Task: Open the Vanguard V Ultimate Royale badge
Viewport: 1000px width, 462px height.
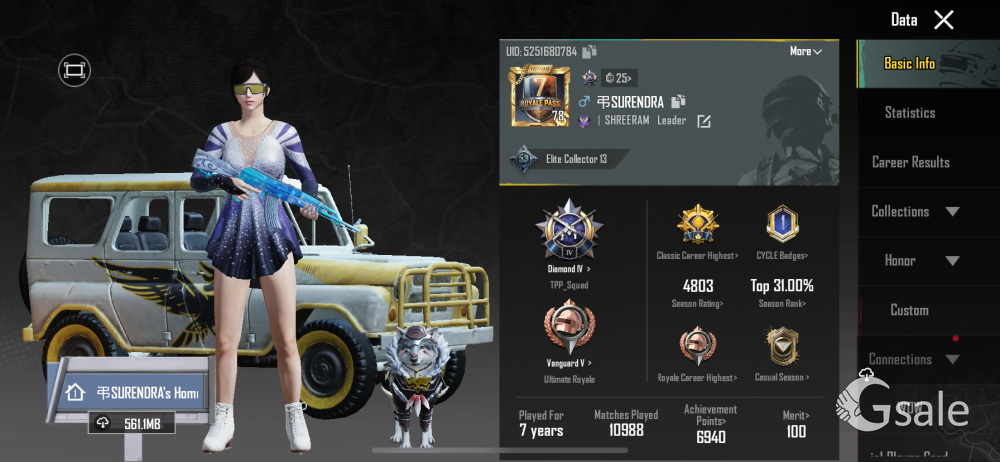Action: click(x=568, y=332)
